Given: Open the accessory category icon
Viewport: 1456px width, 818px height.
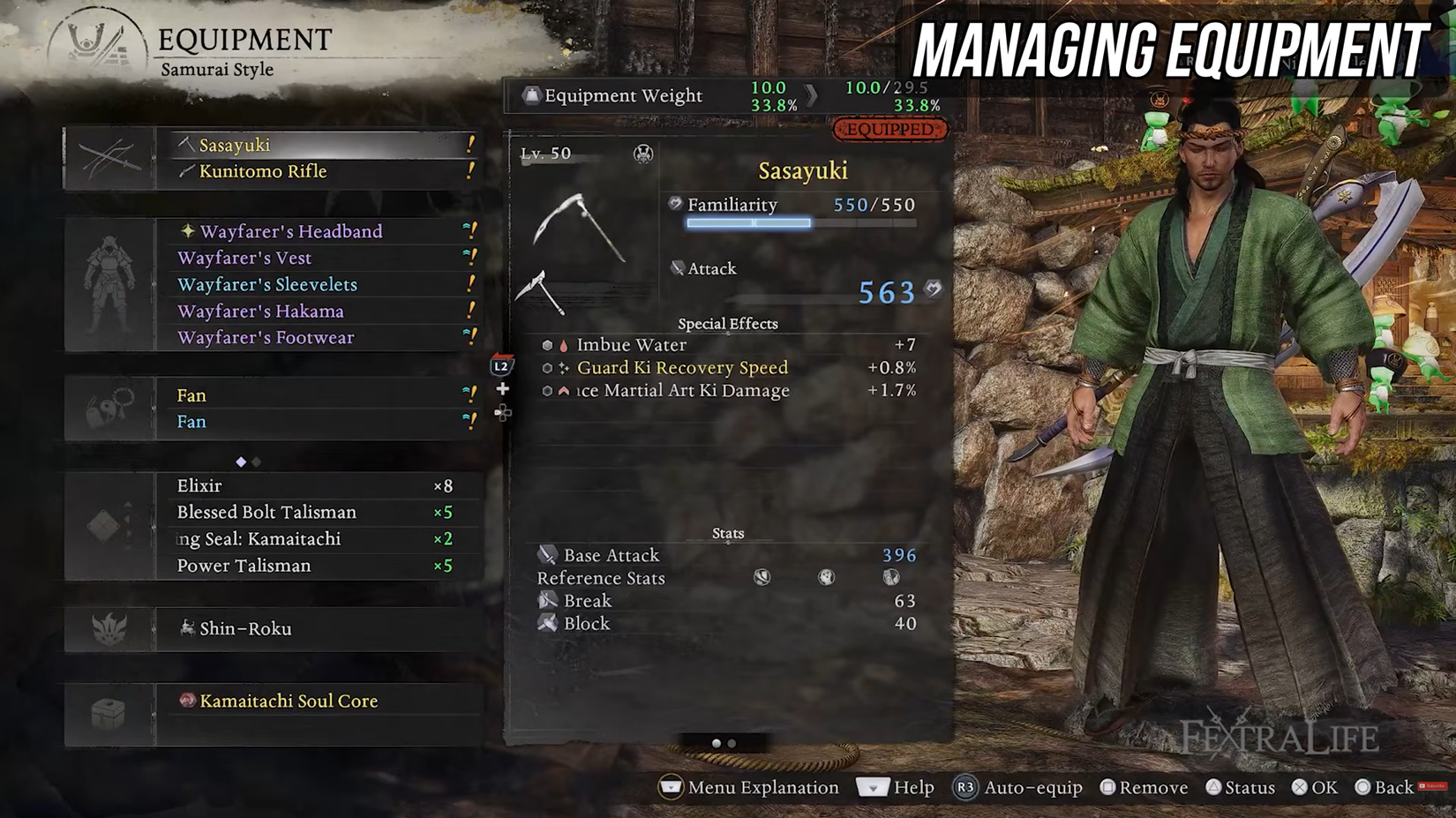Looking at the screenshot, I should pyautogui.click(x=108, y=408).
